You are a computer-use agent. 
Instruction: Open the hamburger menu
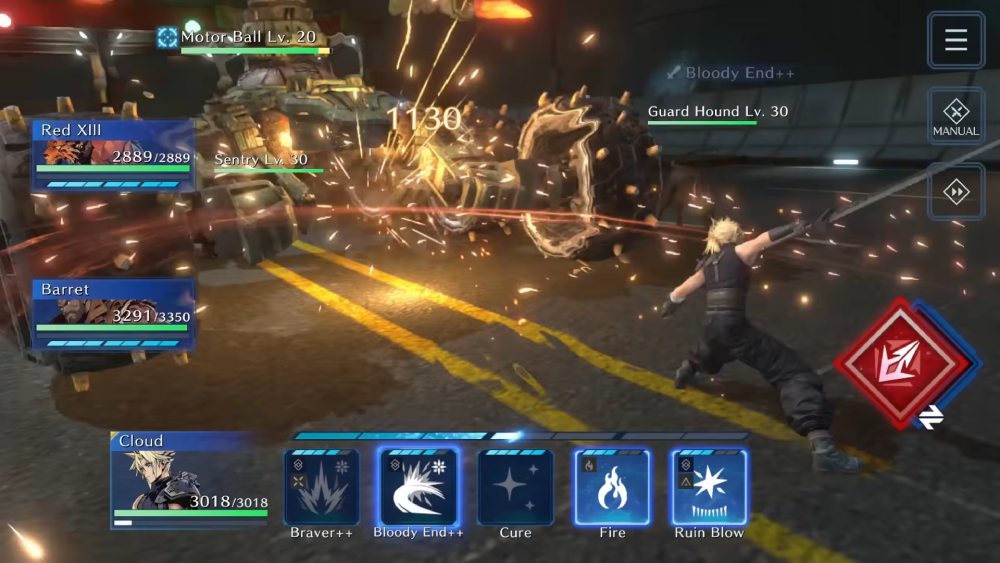point(956,40)
